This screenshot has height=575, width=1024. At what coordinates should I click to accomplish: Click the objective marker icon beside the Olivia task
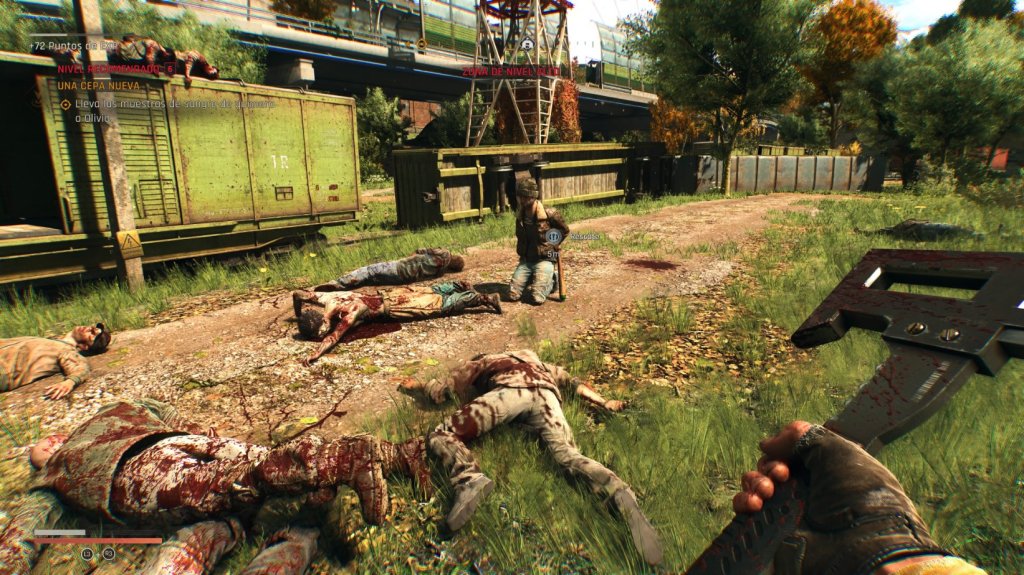tap(66, 104)
